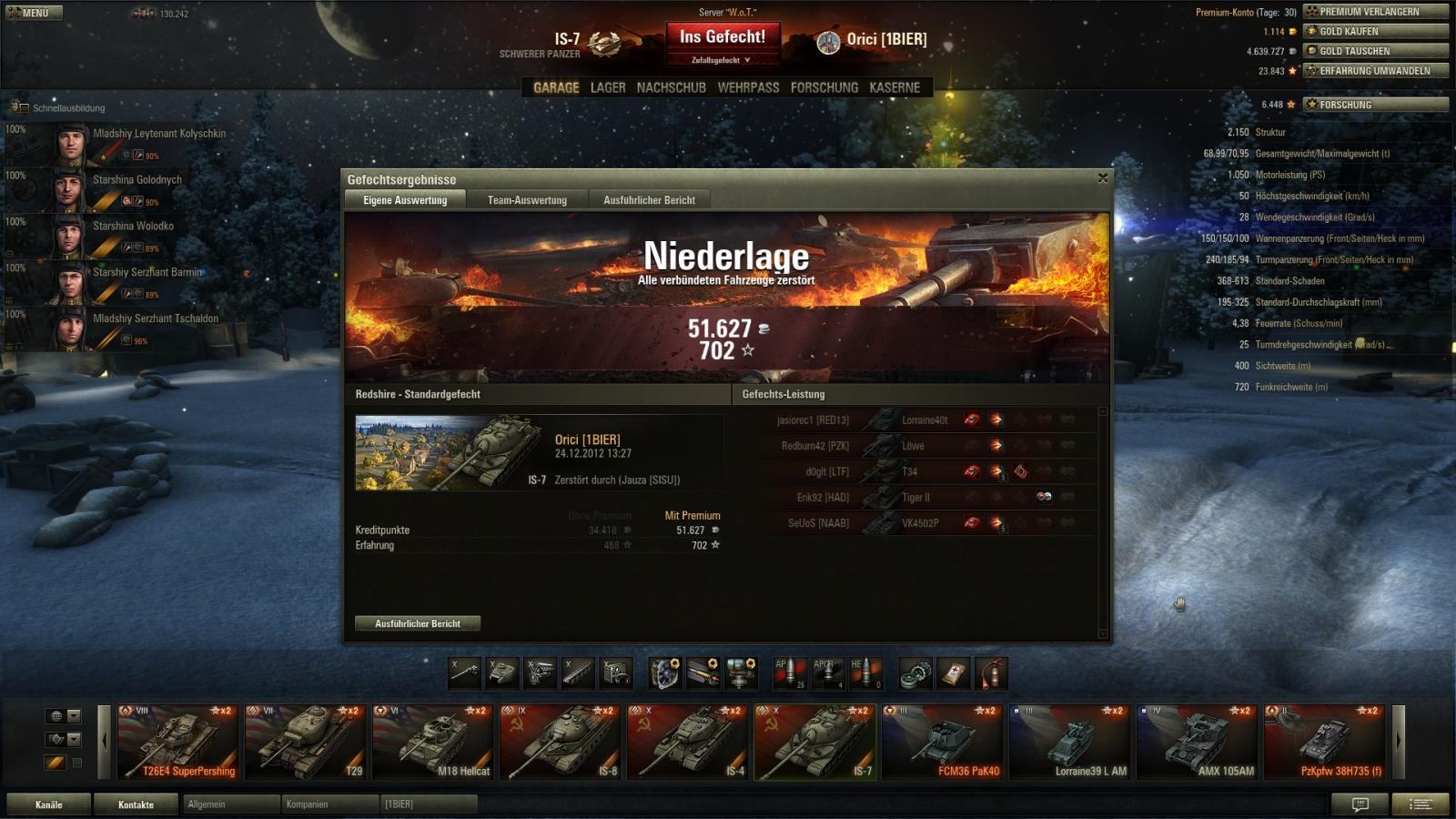
Task: Select the T26E4 SuperPershing tank
Action: point(177,743)
